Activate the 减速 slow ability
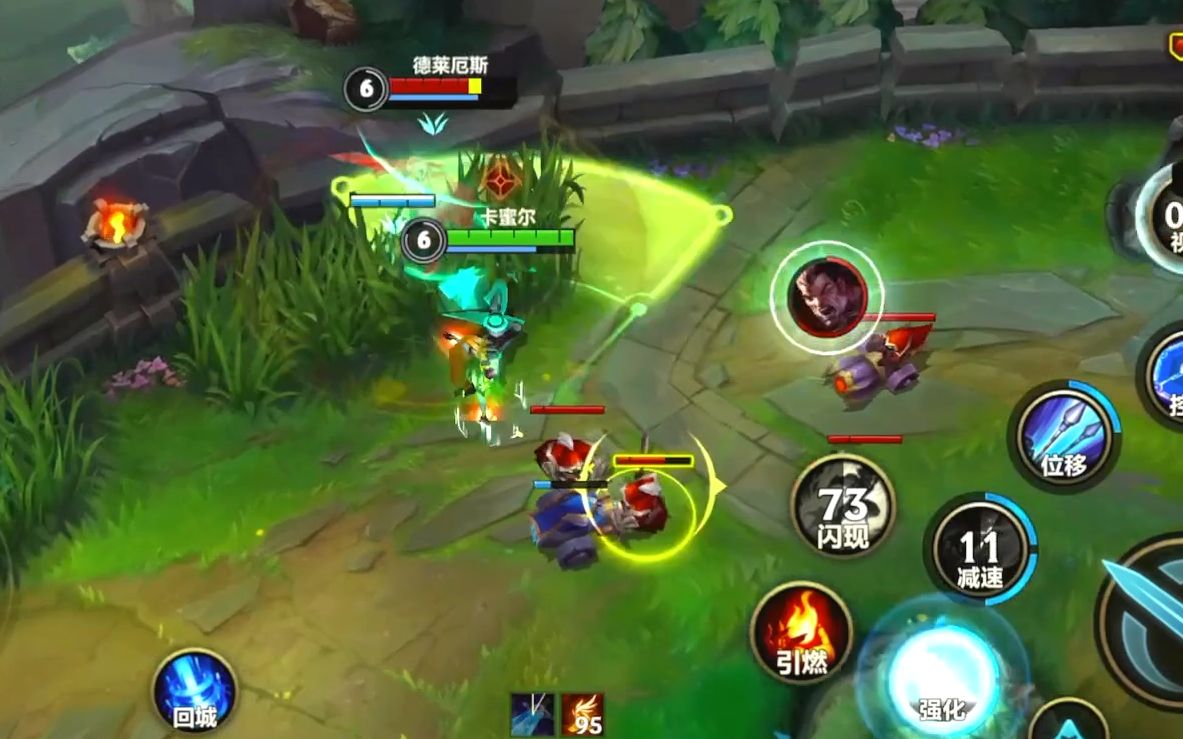Image resolution: width=1183 pixels, height=739 pixels. point(979,549)
